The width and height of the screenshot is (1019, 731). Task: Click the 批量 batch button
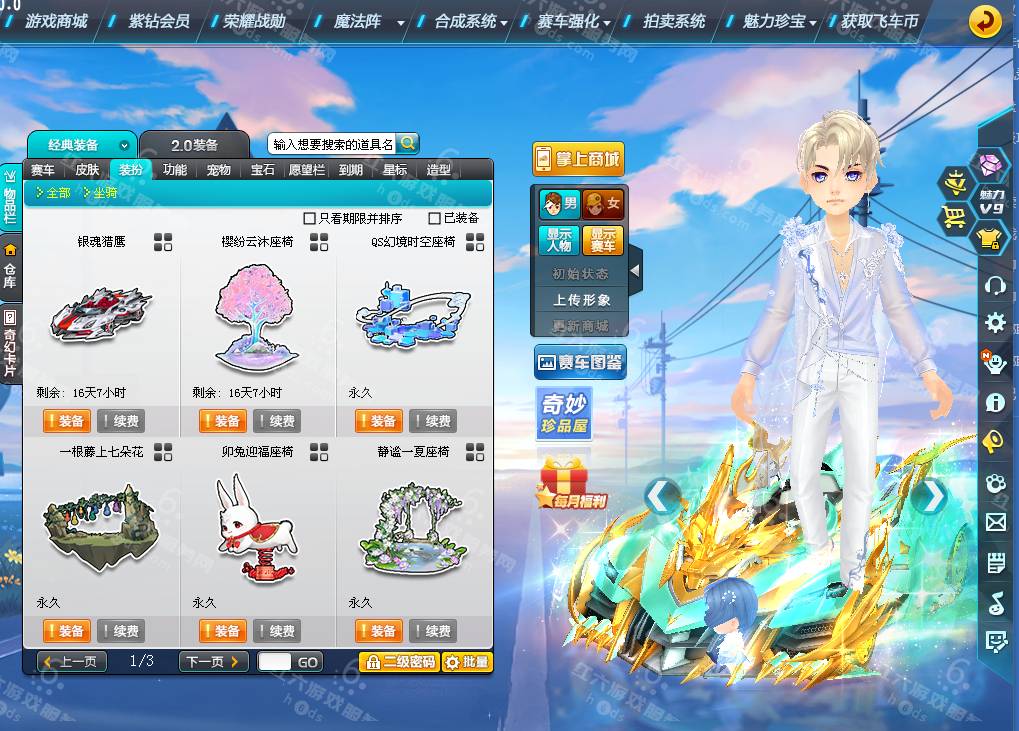[467, 662]
